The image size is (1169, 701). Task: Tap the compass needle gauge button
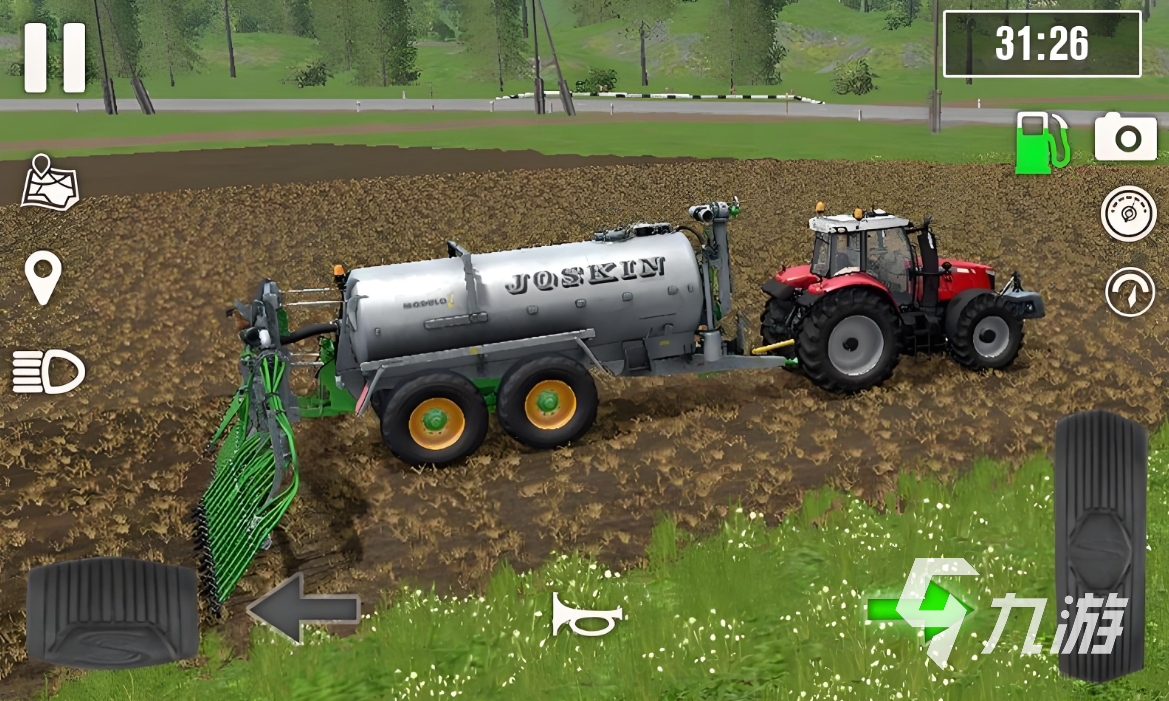[x=1129, y=292]
